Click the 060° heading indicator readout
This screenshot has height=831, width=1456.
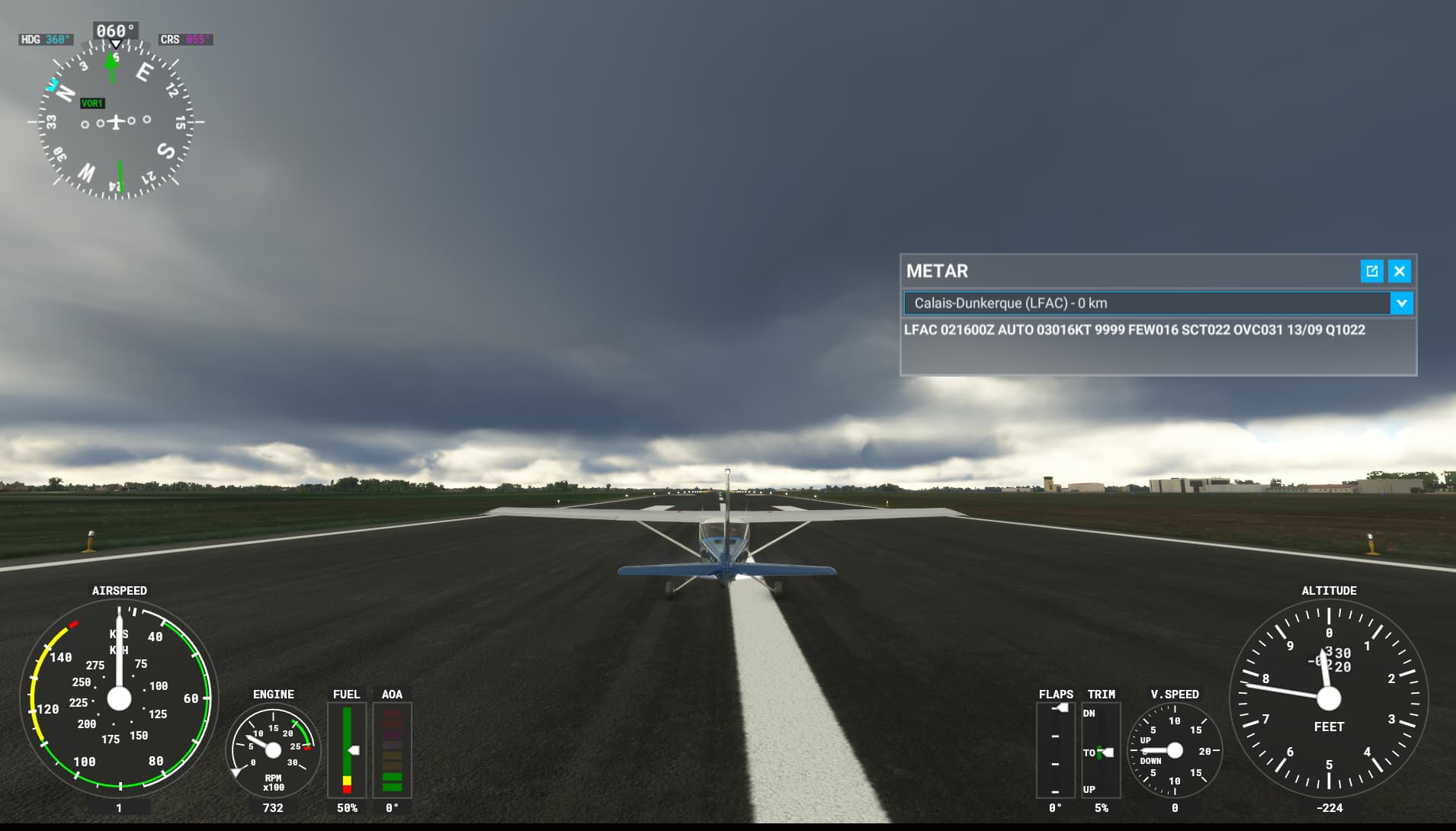[114, 30]
